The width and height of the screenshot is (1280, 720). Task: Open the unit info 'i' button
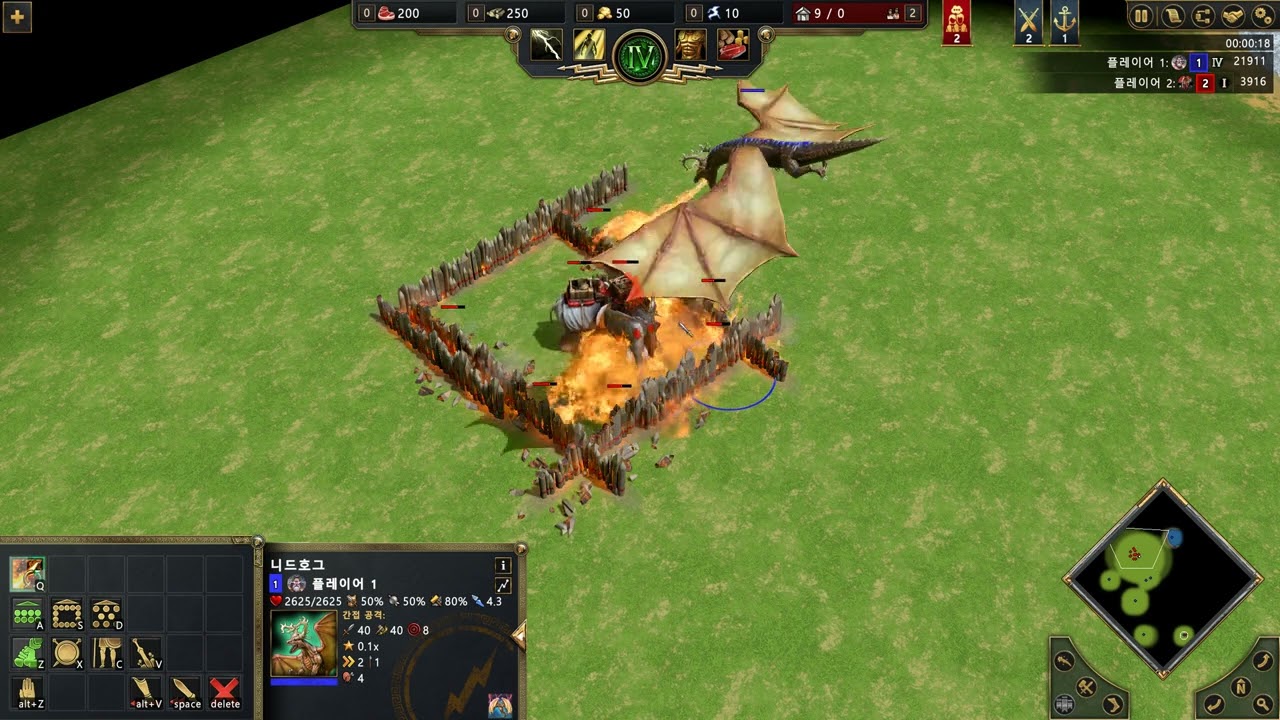502,565
